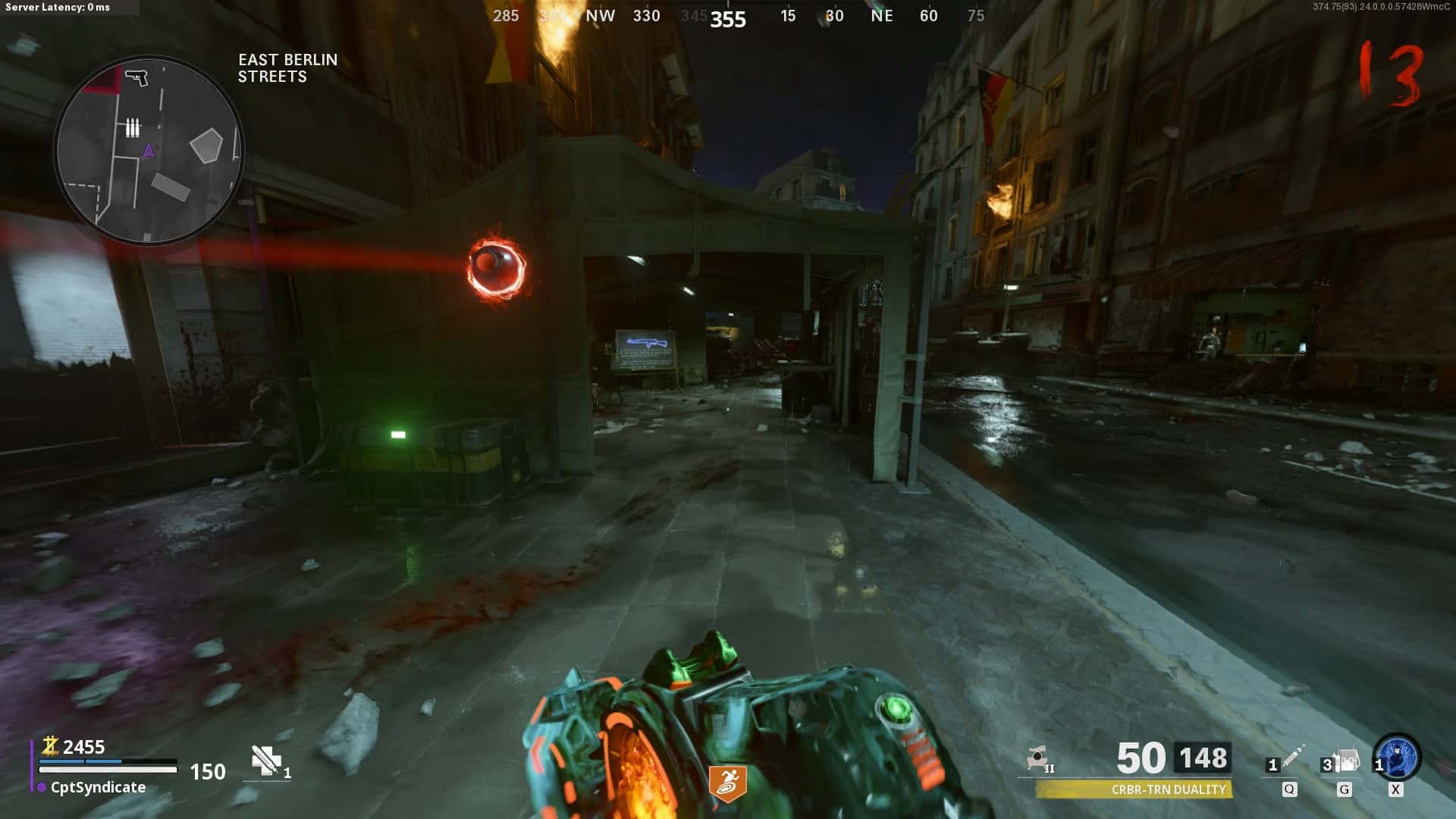The image size is (1456, 819).
Task: Click the circular minimap
Action: coord(149,150)
